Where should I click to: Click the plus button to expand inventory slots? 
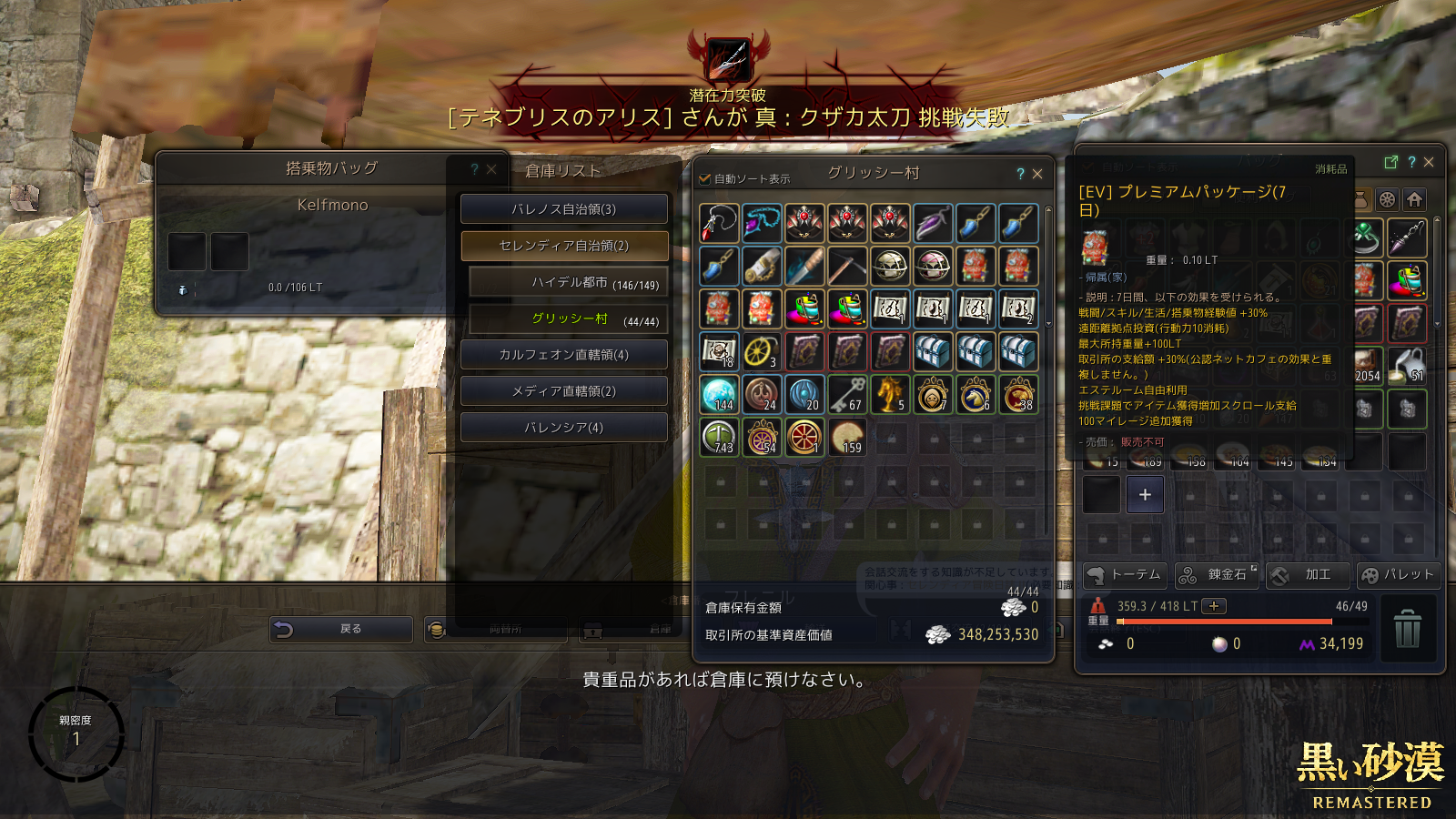tap(1145, 495)
